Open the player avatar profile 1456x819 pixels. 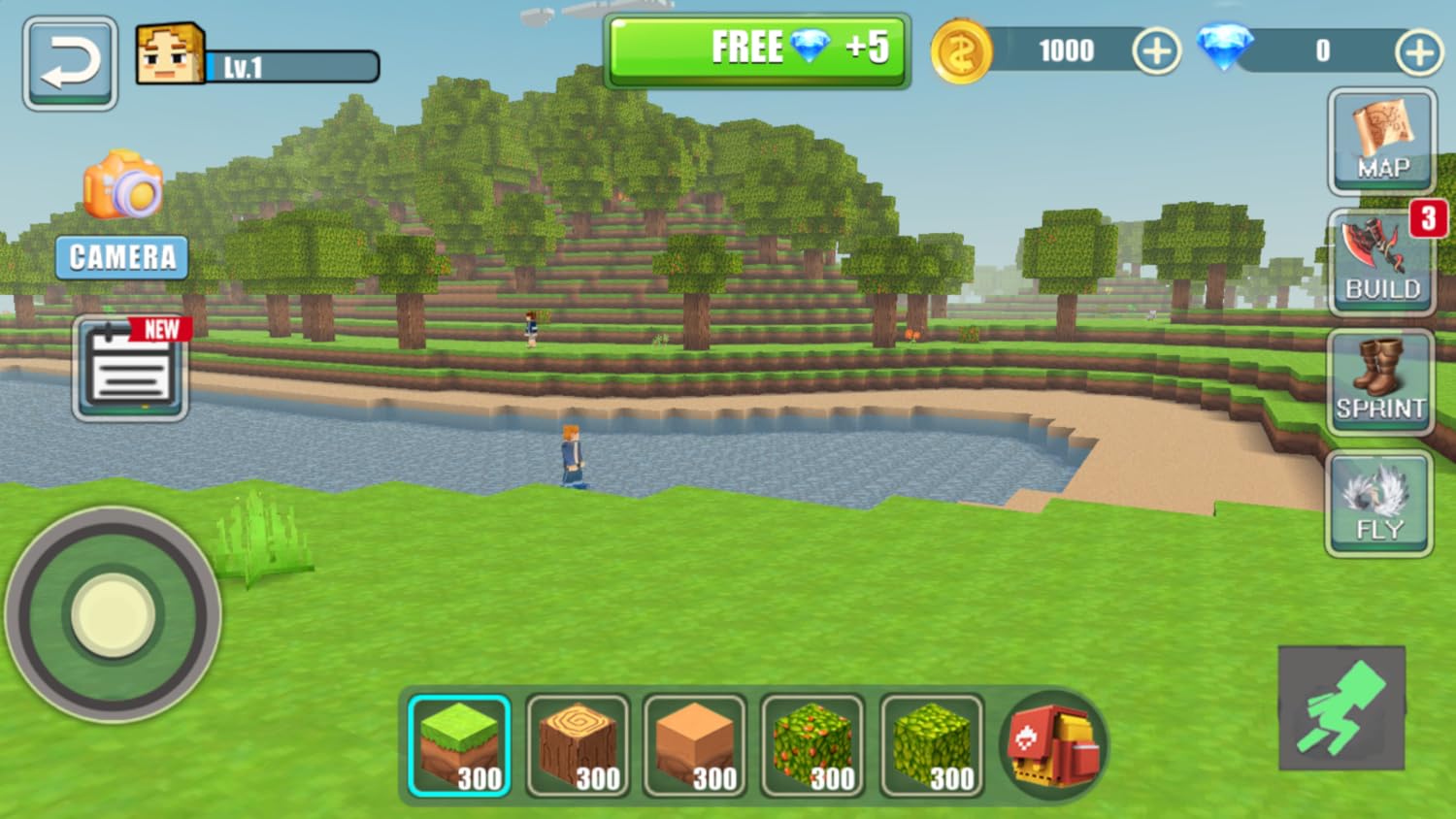tap(170, 54)
